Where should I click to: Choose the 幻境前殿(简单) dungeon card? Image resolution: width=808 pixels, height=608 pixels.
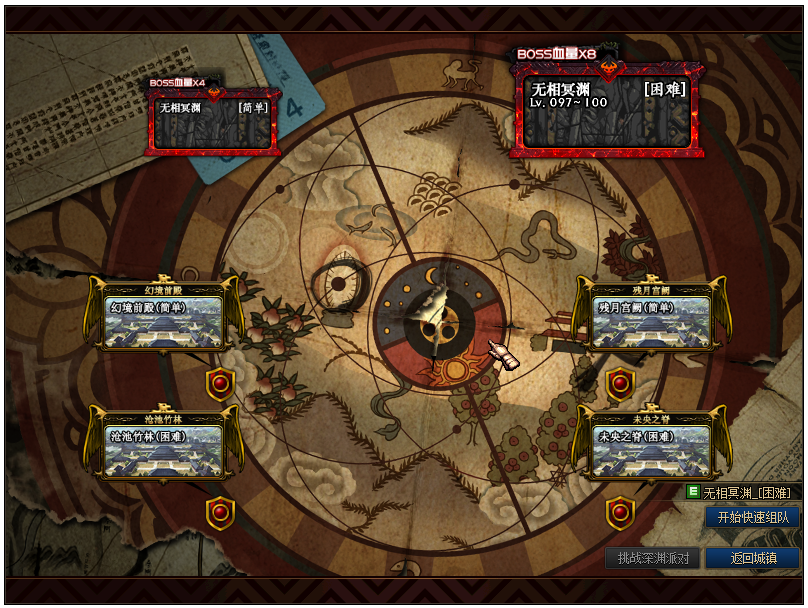(x=165, y=319)
